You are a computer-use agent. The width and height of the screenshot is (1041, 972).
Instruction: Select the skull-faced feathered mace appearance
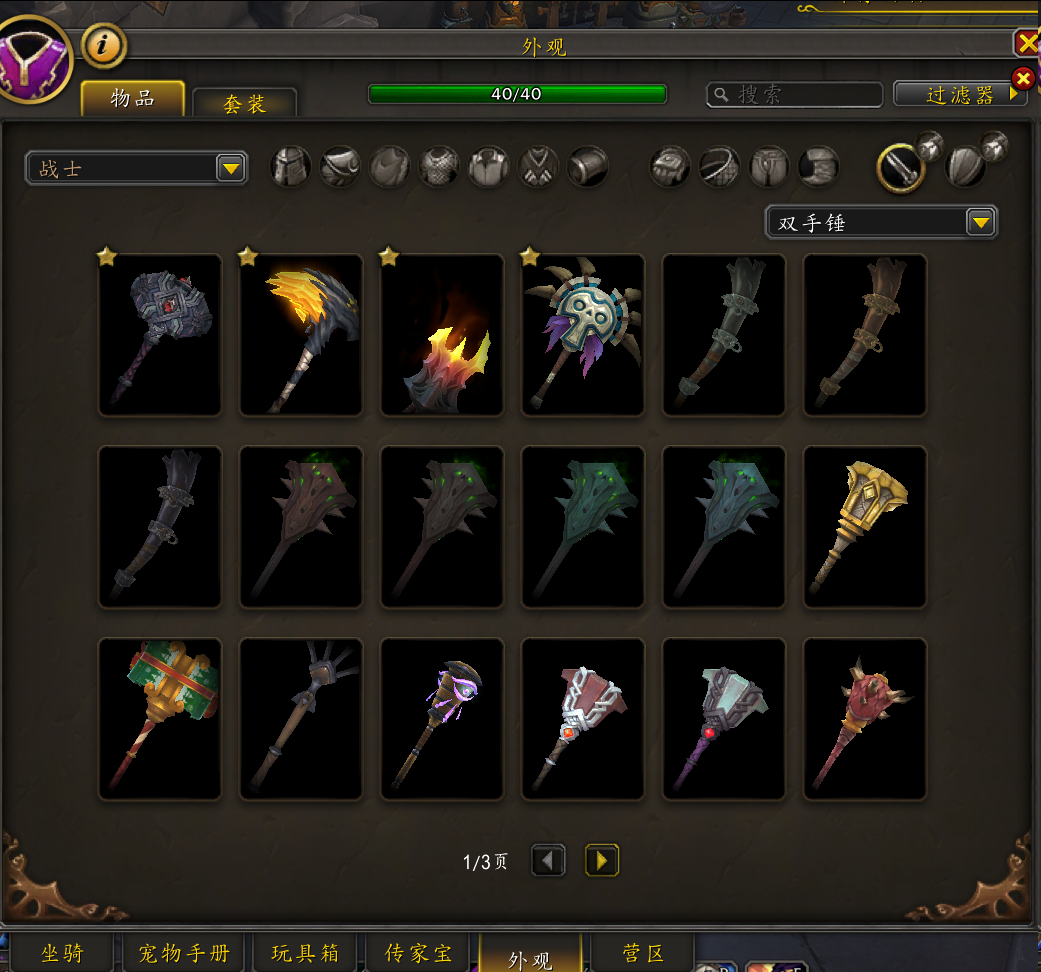(583, 335)
